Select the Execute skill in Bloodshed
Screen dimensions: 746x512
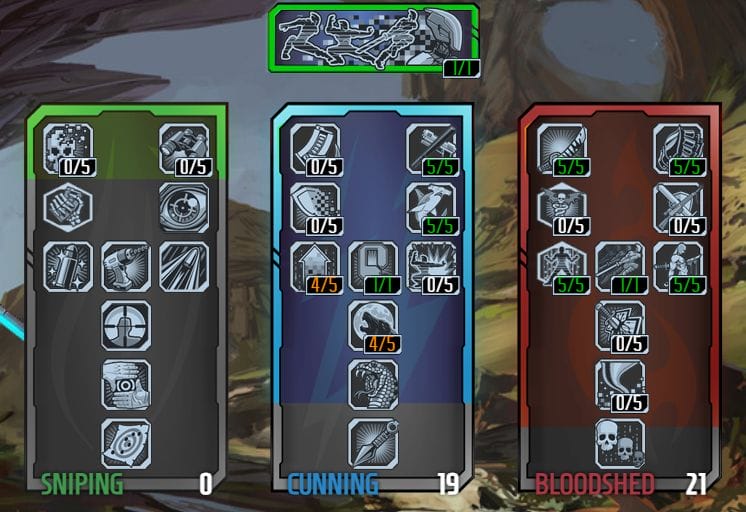tap(620, 266)
